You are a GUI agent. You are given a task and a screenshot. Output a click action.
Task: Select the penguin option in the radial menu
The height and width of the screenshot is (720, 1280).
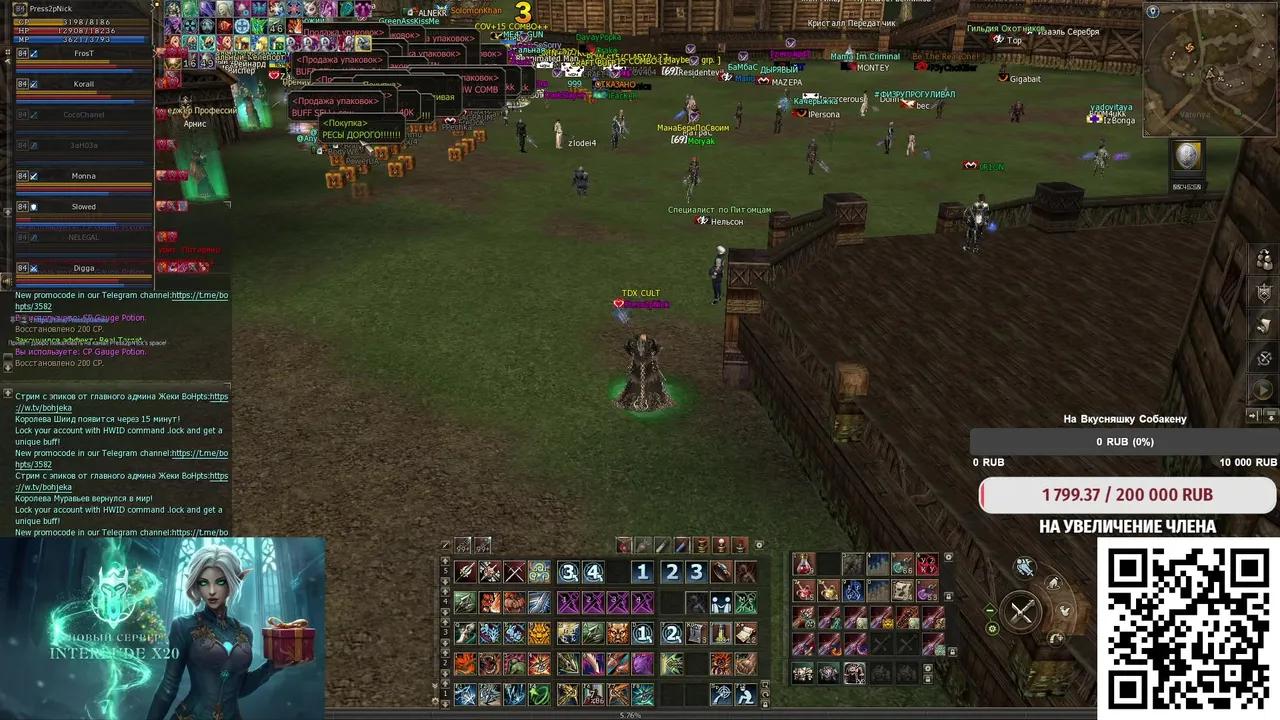1054,582
